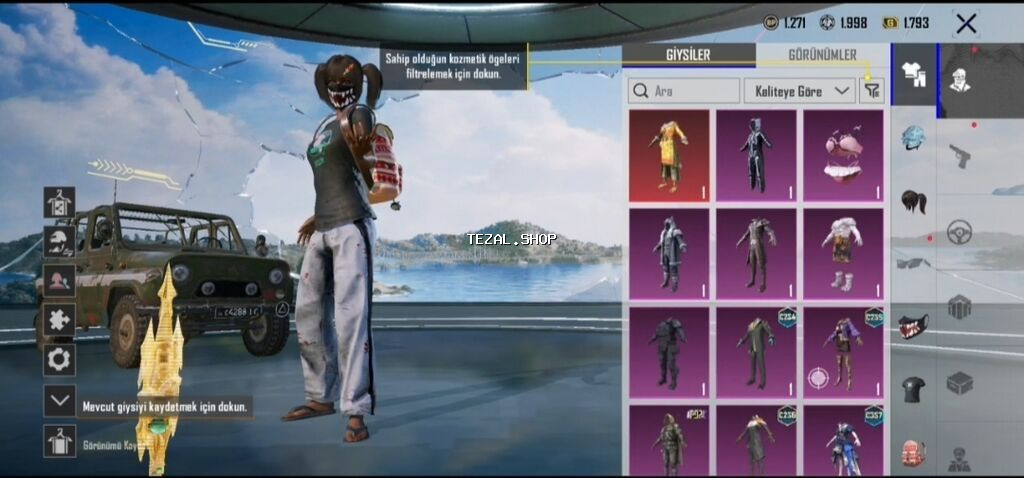Close the wardrobe with the X button
The image size is (1024, 478).
tap(966, 24)
